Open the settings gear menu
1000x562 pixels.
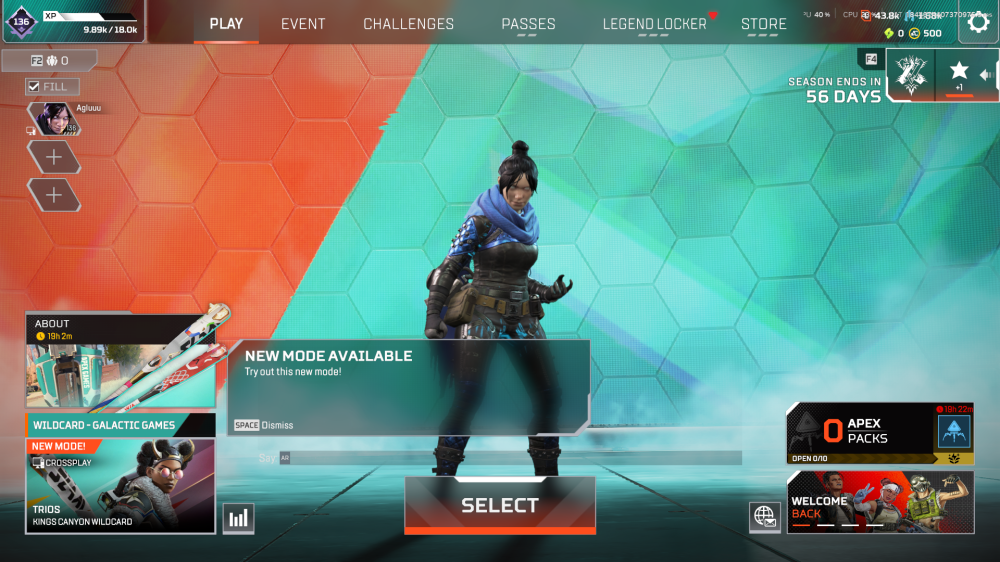pos(978,24)
